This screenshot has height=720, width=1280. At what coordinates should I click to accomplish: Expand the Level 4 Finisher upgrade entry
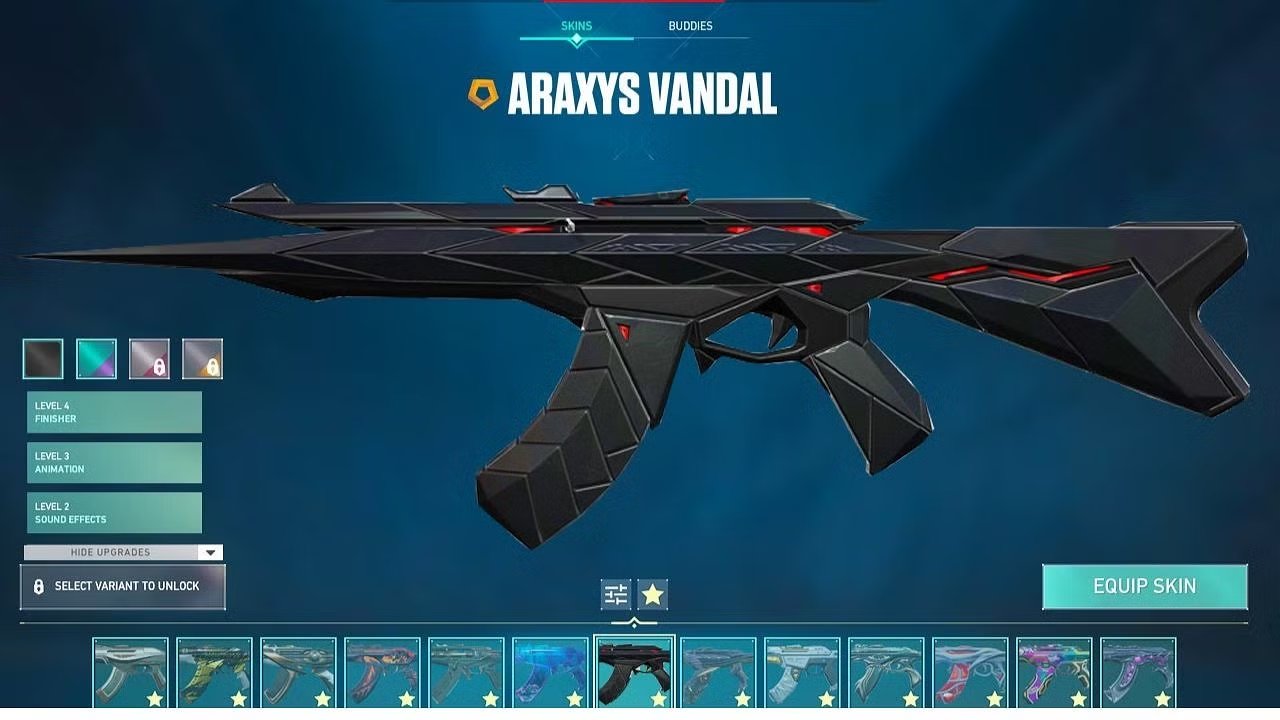tap(113, 412)
